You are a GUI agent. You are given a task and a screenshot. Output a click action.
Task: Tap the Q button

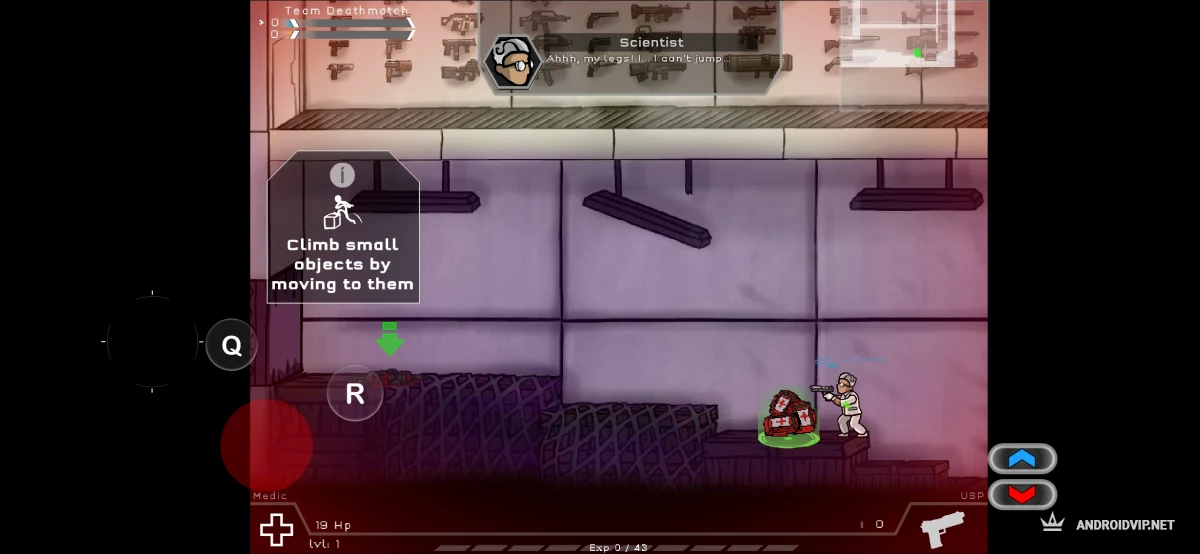pyautogui.click(x=231, y=346)
